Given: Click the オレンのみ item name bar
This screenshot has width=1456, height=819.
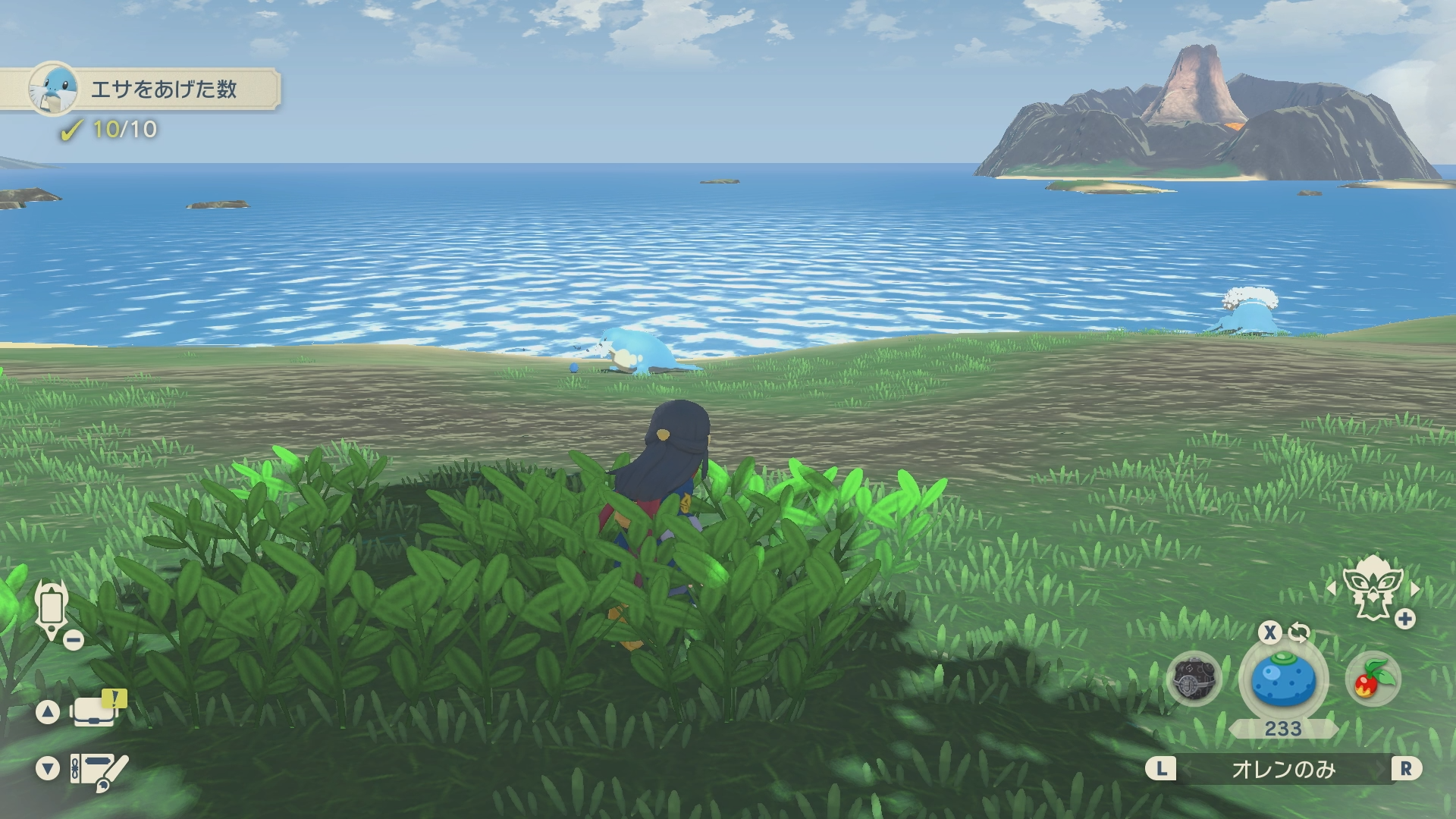Looking at the screenshot, I should point(1283,770).
